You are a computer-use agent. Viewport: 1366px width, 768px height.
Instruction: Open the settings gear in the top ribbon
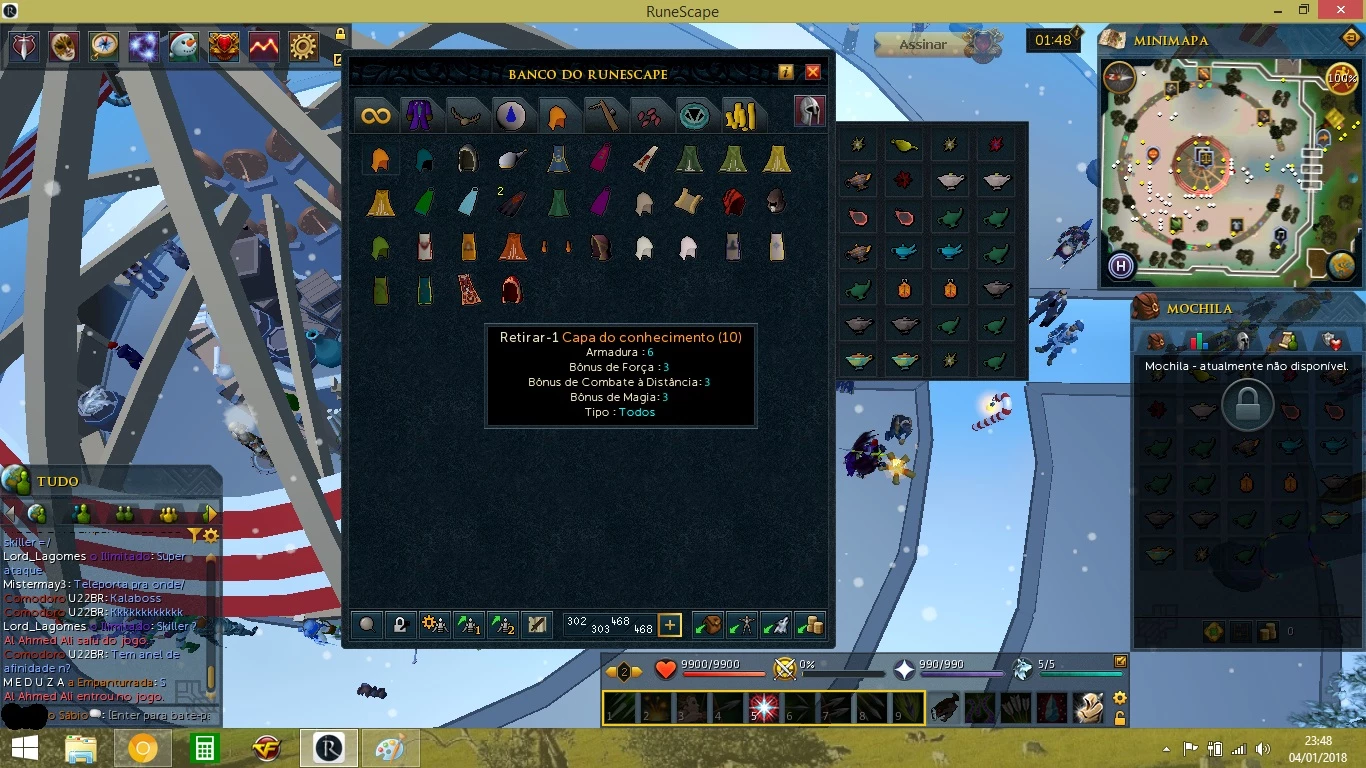[x=304, y=46]
